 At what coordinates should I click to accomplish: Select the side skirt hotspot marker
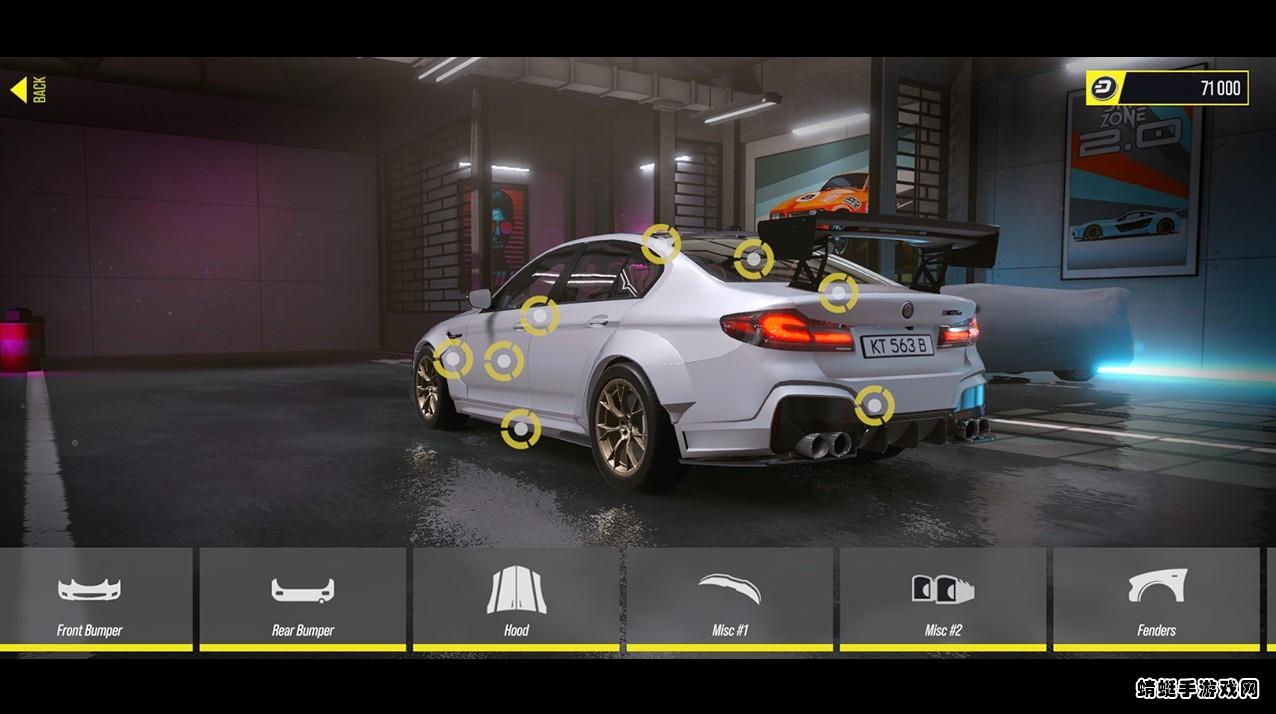(x=520, y=429)
